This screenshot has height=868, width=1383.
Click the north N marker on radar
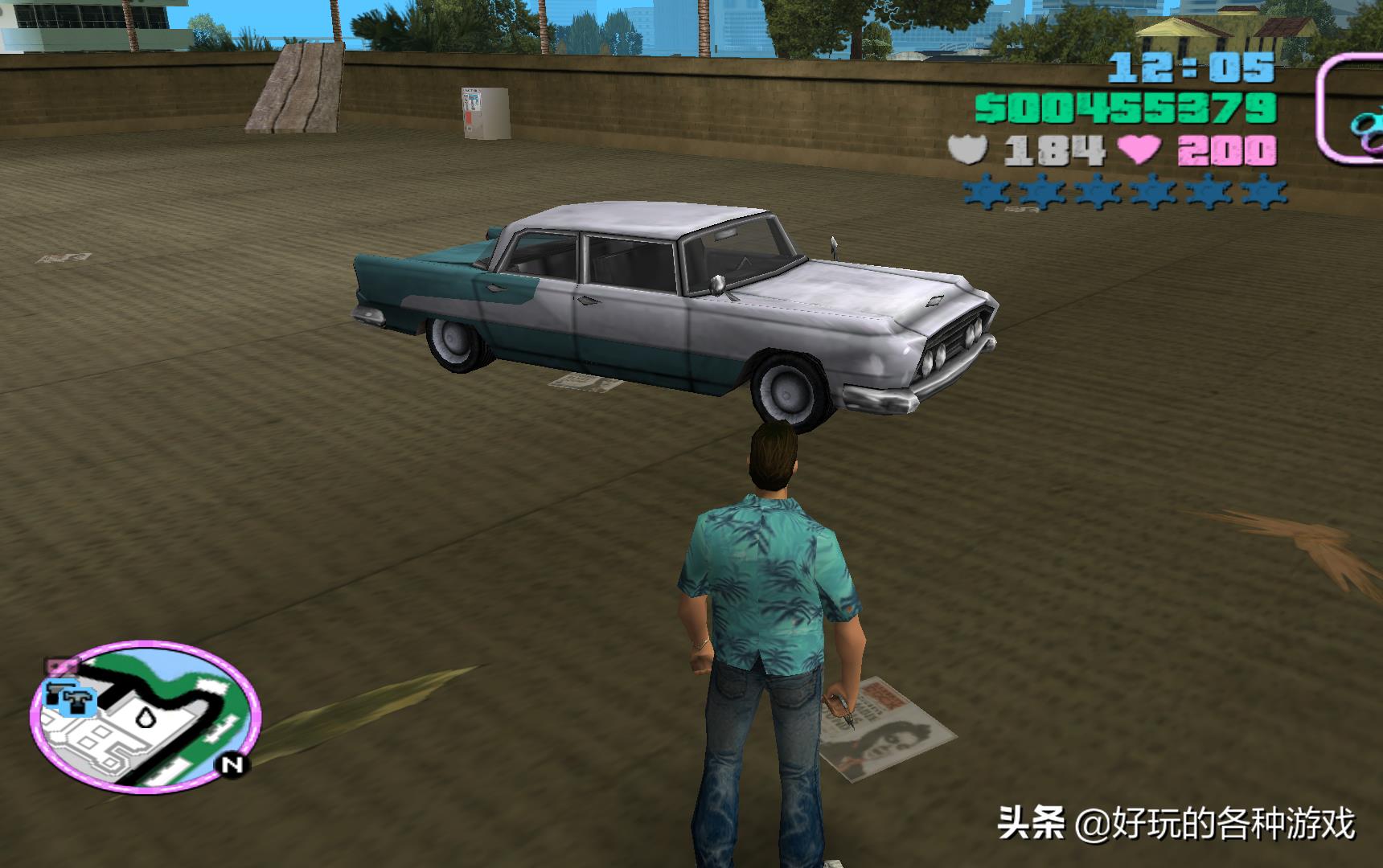coord(233,764)
